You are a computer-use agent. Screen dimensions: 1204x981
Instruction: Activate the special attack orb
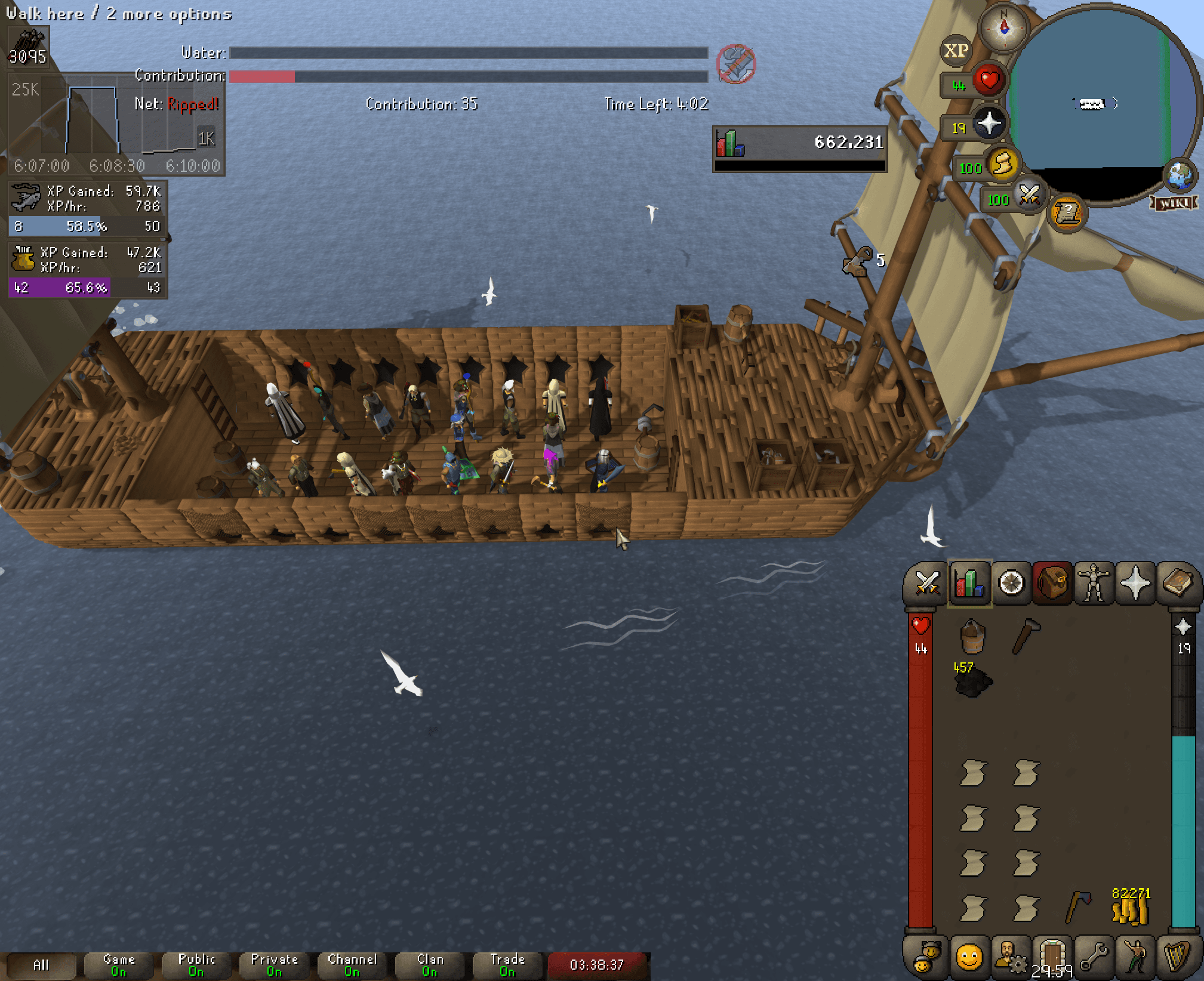pyautogui.click(x=1030, y=195)
